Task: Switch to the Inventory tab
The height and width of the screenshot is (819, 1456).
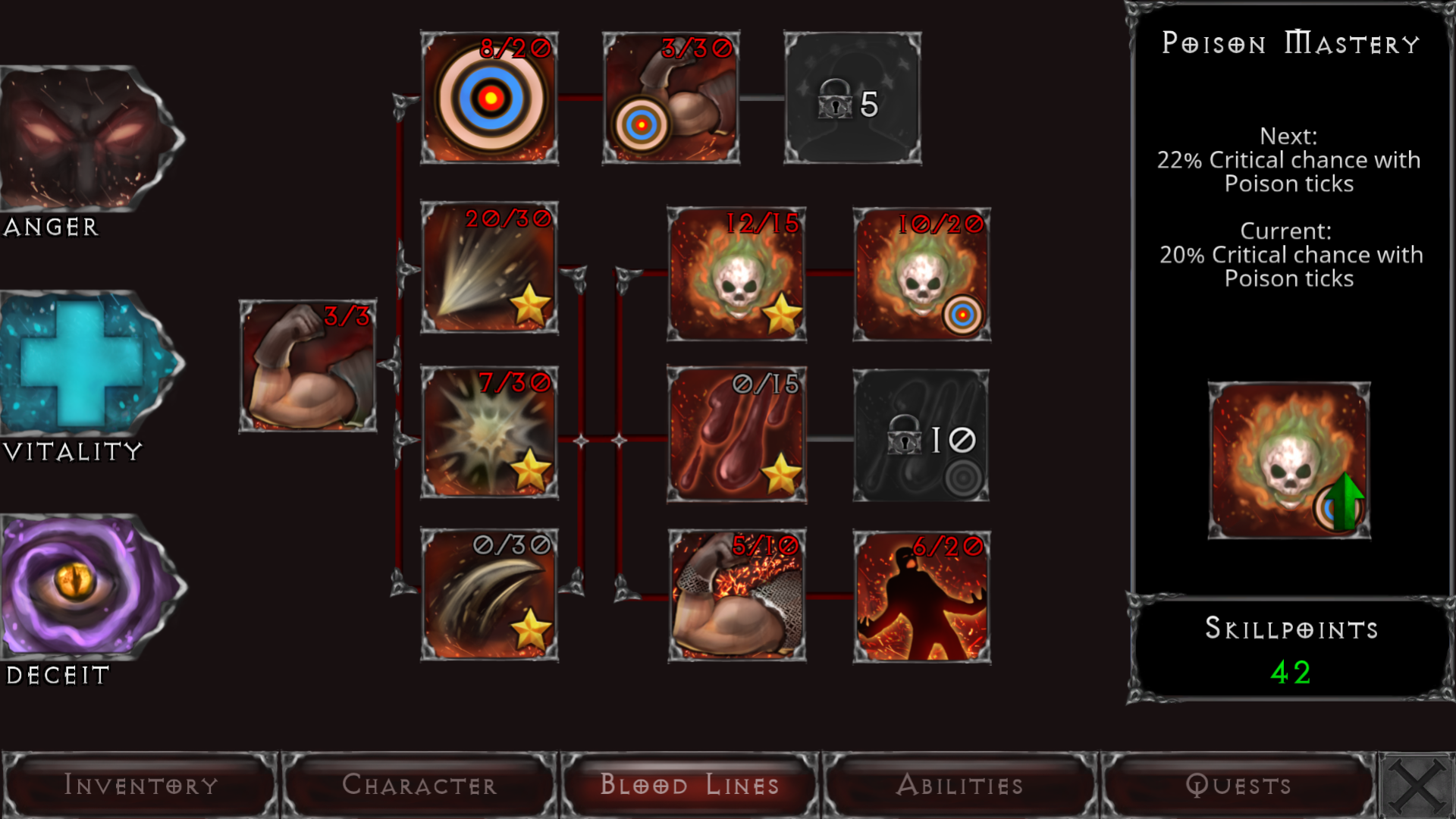Action: pyautogui.click(x=140, y=785)
